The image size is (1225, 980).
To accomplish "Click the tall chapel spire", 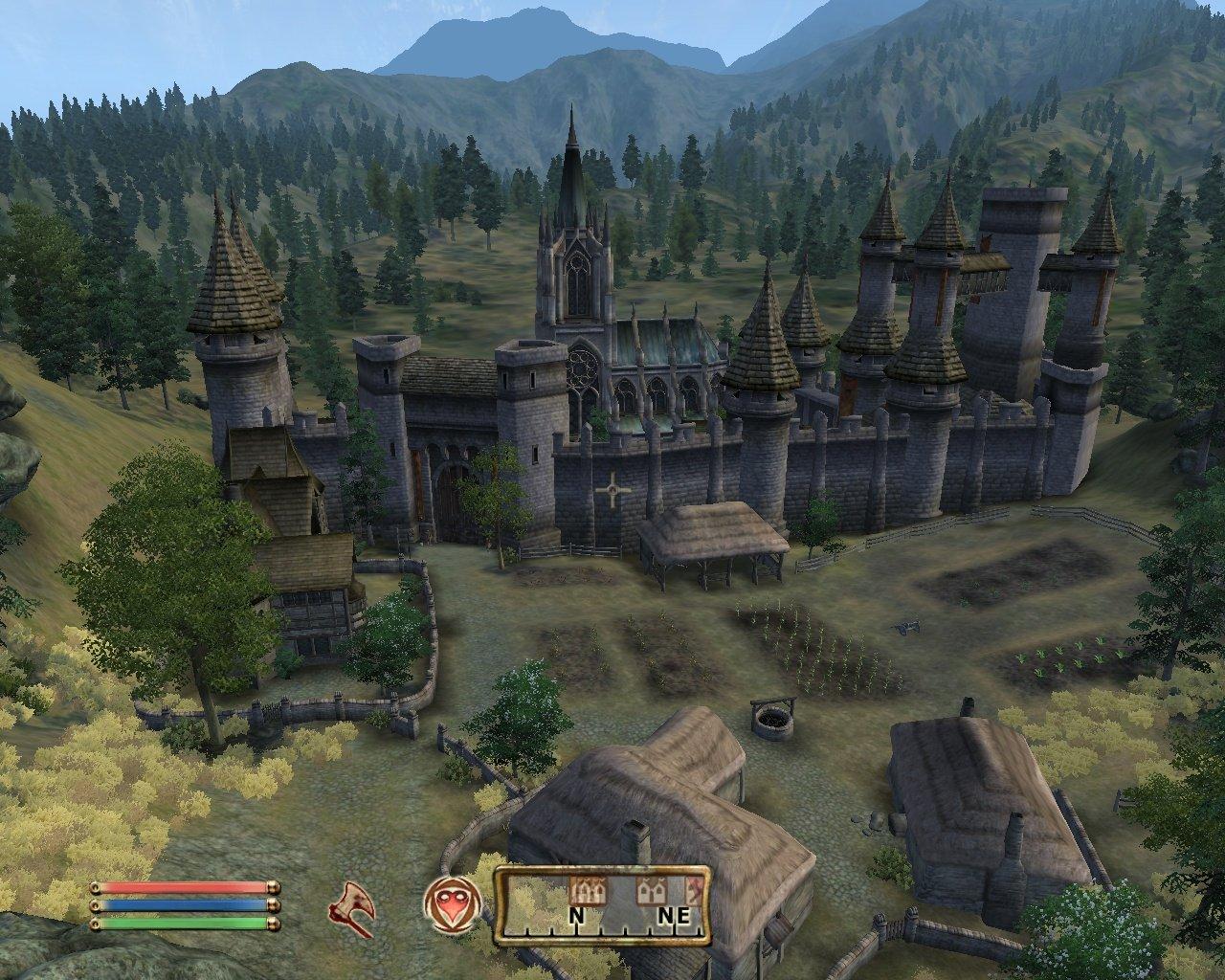I will 571,163.
